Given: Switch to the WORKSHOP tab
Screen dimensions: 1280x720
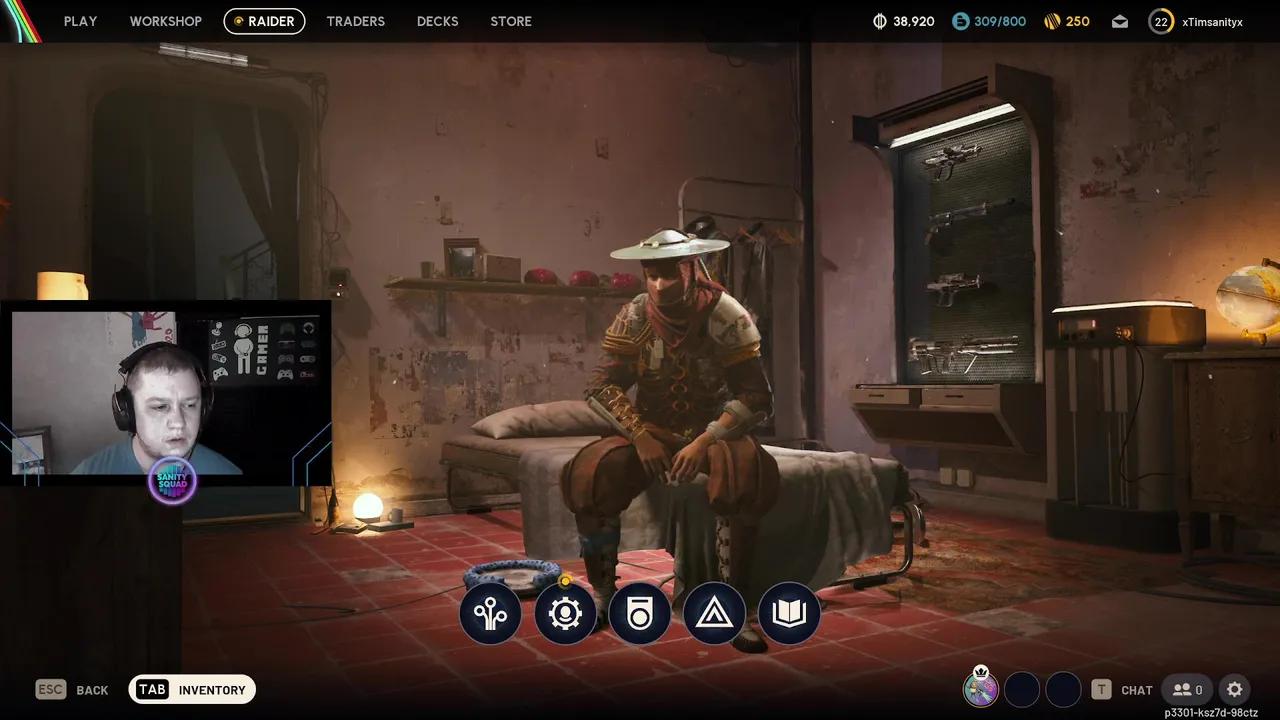Looking at the screenshot, I should (165, 21).
